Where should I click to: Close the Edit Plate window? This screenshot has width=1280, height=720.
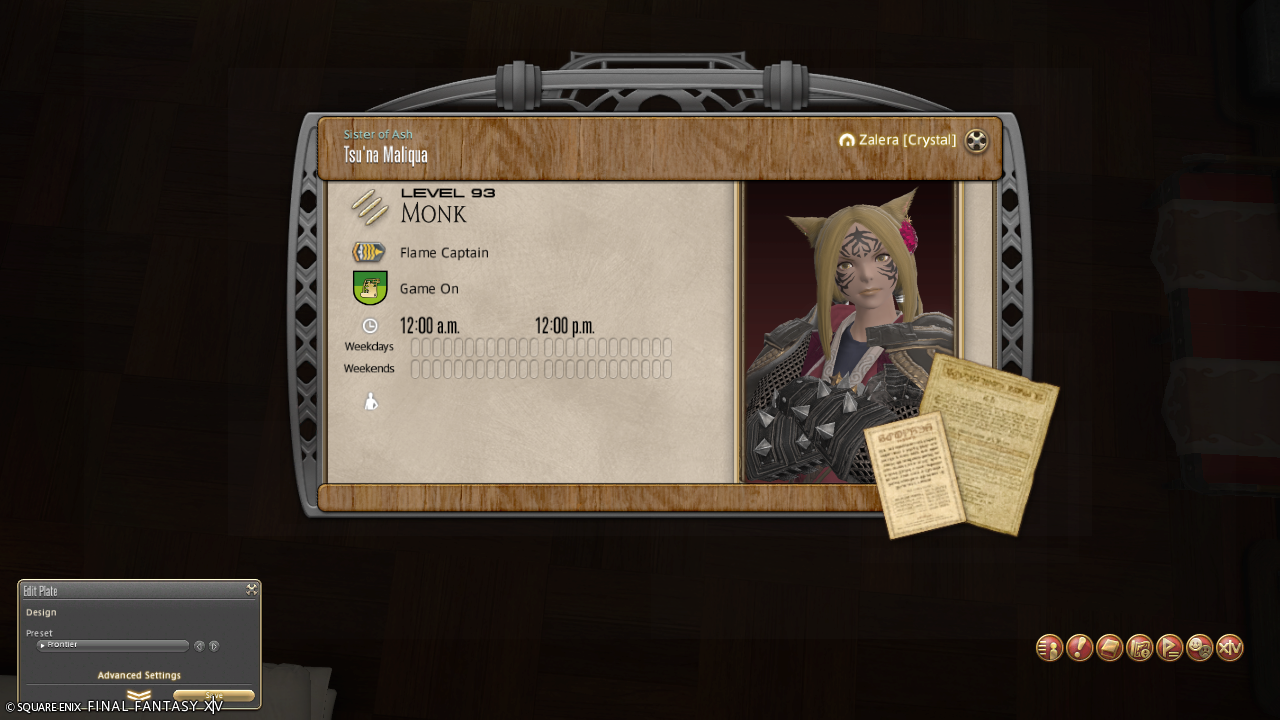coord(251,590)
